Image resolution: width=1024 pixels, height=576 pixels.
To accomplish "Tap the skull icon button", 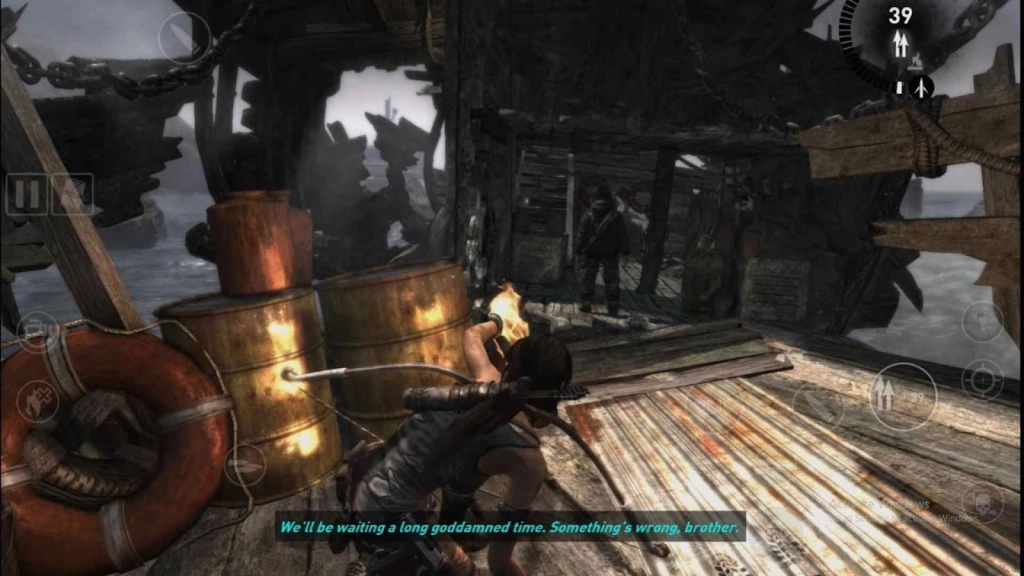I will [x=982, y=502].
